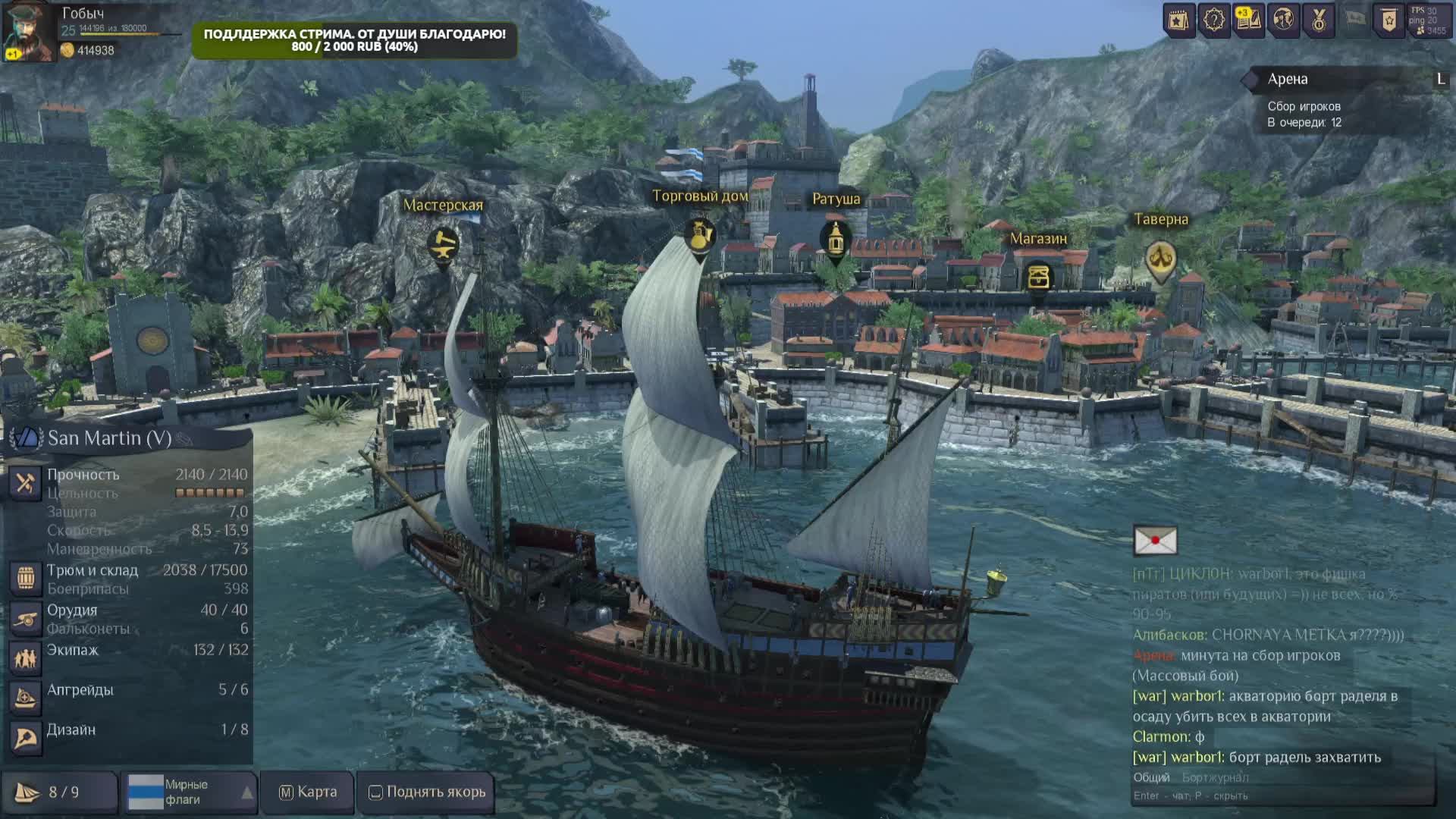Open the medal achievements icon
1456x819 pixels.
pyautogui.click(x=1319, y=20)
